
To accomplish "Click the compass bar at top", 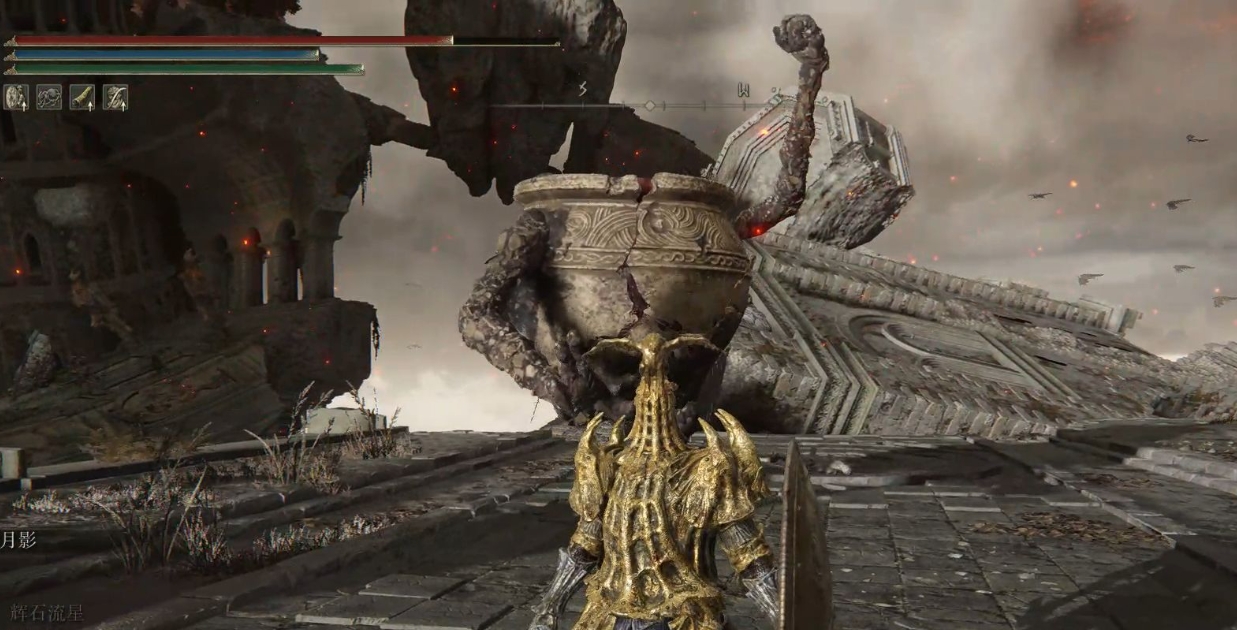I will click(x=648, y=104).
